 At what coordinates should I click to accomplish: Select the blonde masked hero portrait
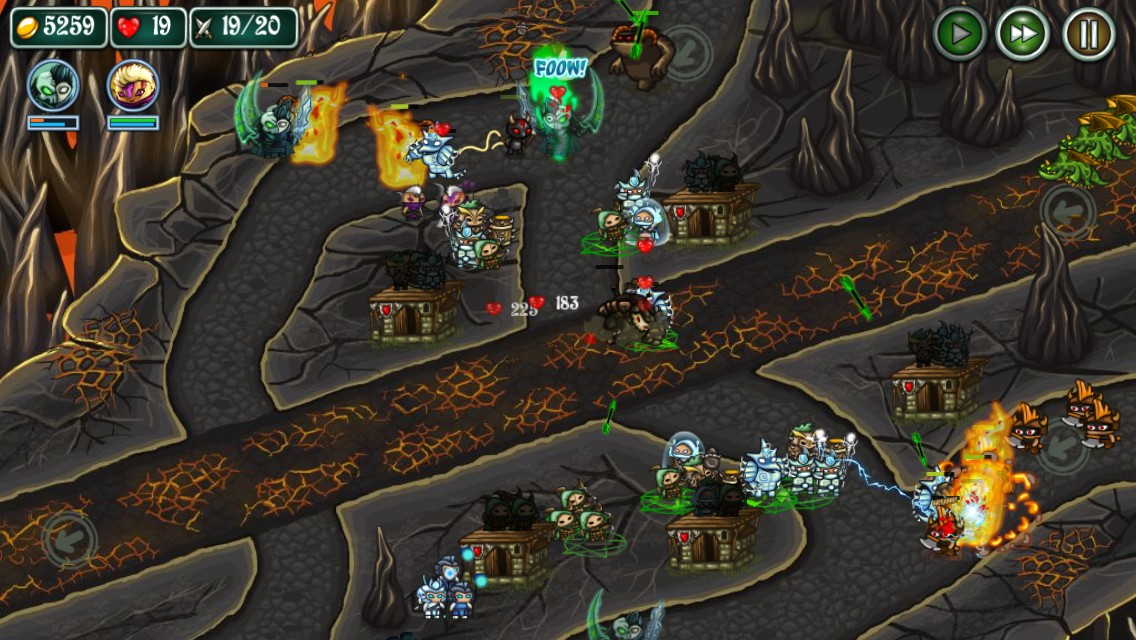point(133,86)
